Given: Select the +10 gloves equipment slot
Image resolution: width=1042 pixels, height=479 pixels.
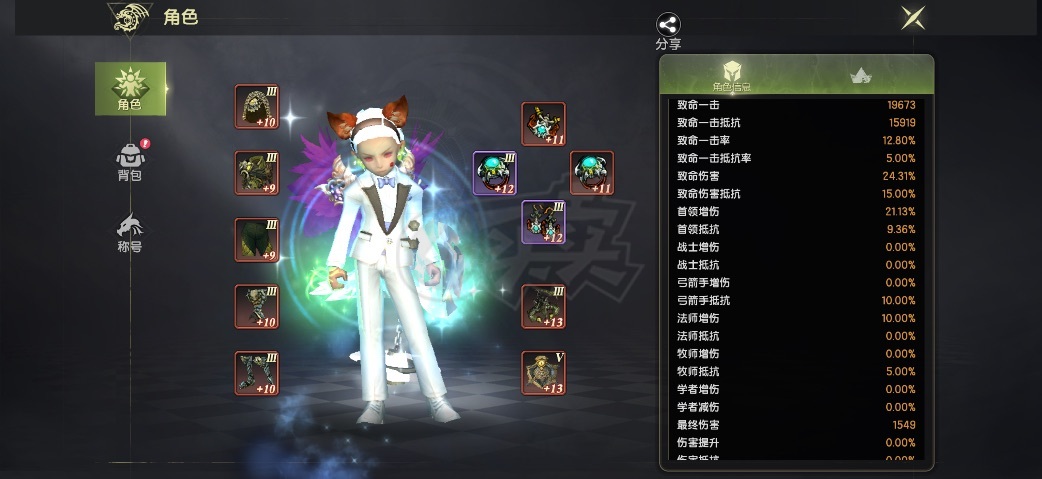Looking at the screenshot, I should click(x=257, y=306).
